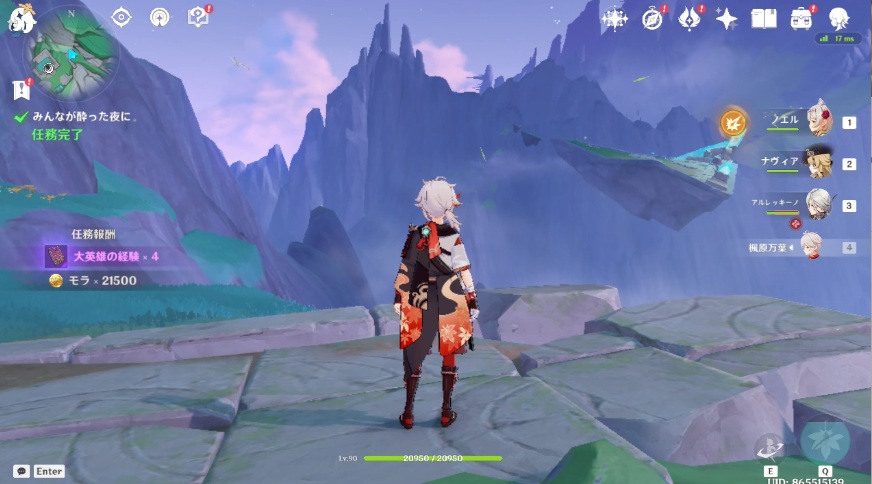872x484 pixels.
Task: Open the Character screen head icon
Action: tap(838, 18)
